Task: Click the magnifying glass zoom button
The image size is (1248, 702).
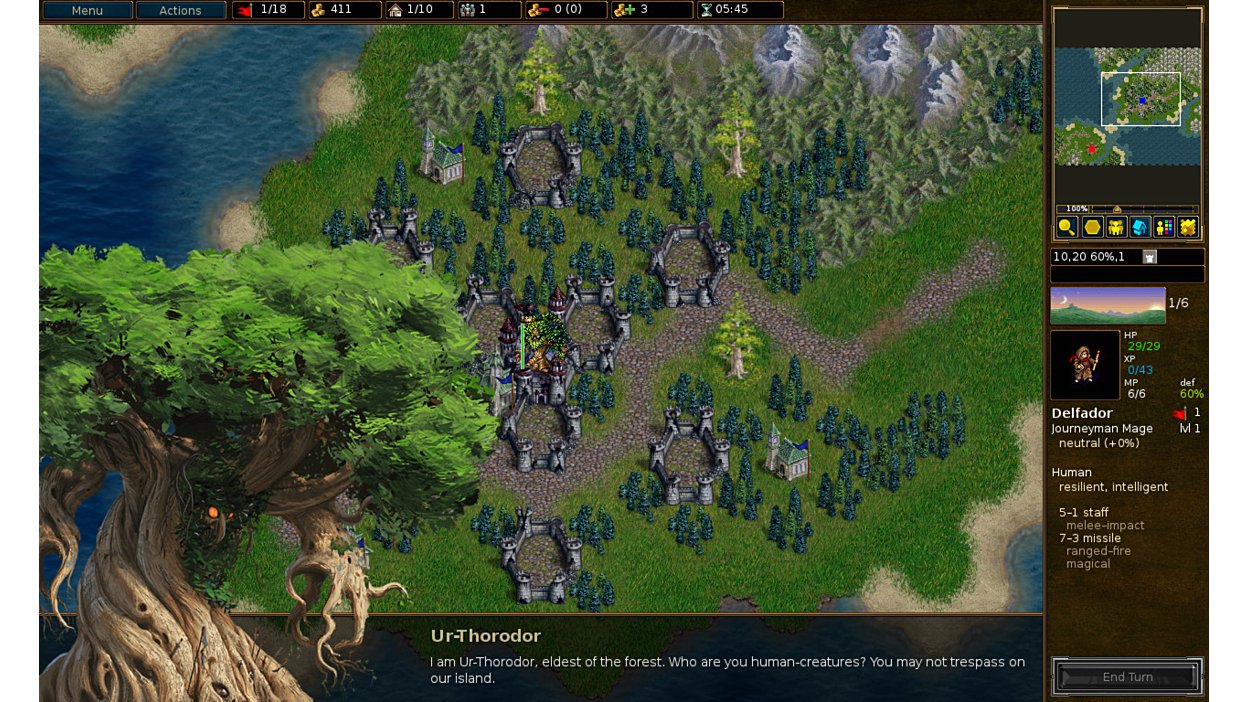Action: click(1067, 227)
